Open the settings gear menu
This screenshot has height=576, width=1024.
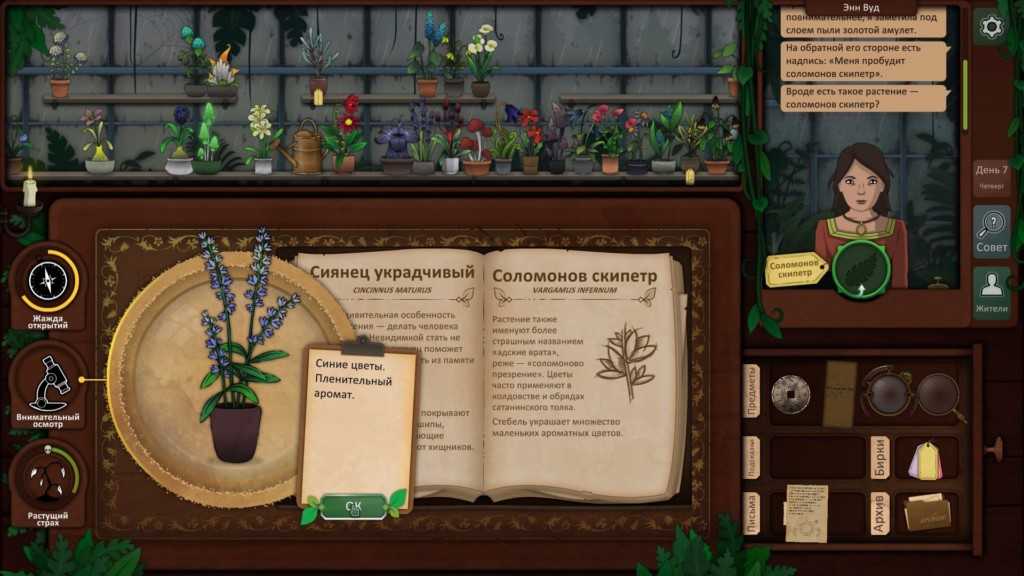point(990,27)
